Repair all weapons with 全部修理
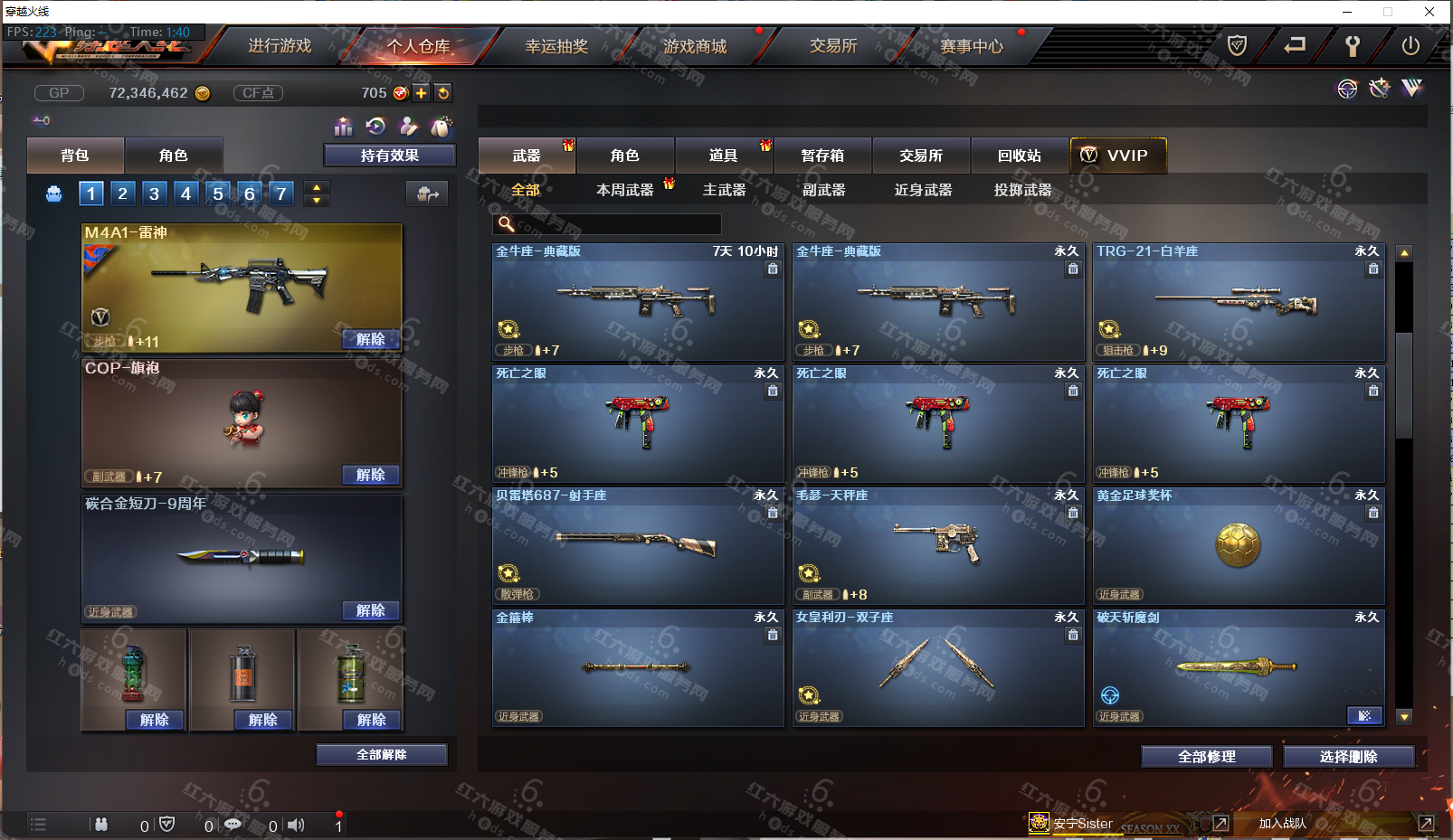Viewport: 1453px width, 840px height. [x=1207, y=757]
